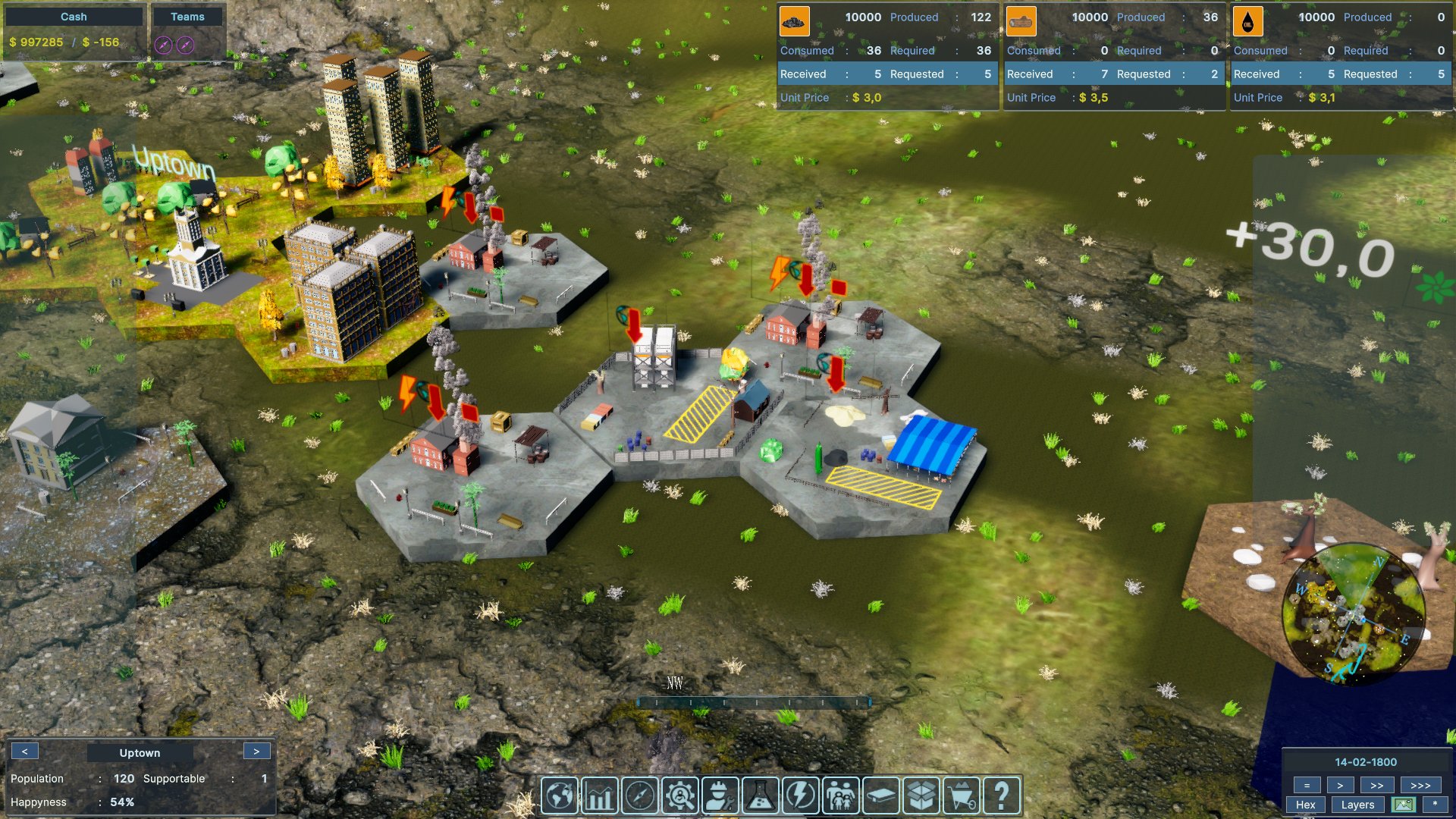Image resolution: width=1456 pixels, height=819 pixels.
Task: Set game speed to double arrows
Action: tap(1377, 786)
